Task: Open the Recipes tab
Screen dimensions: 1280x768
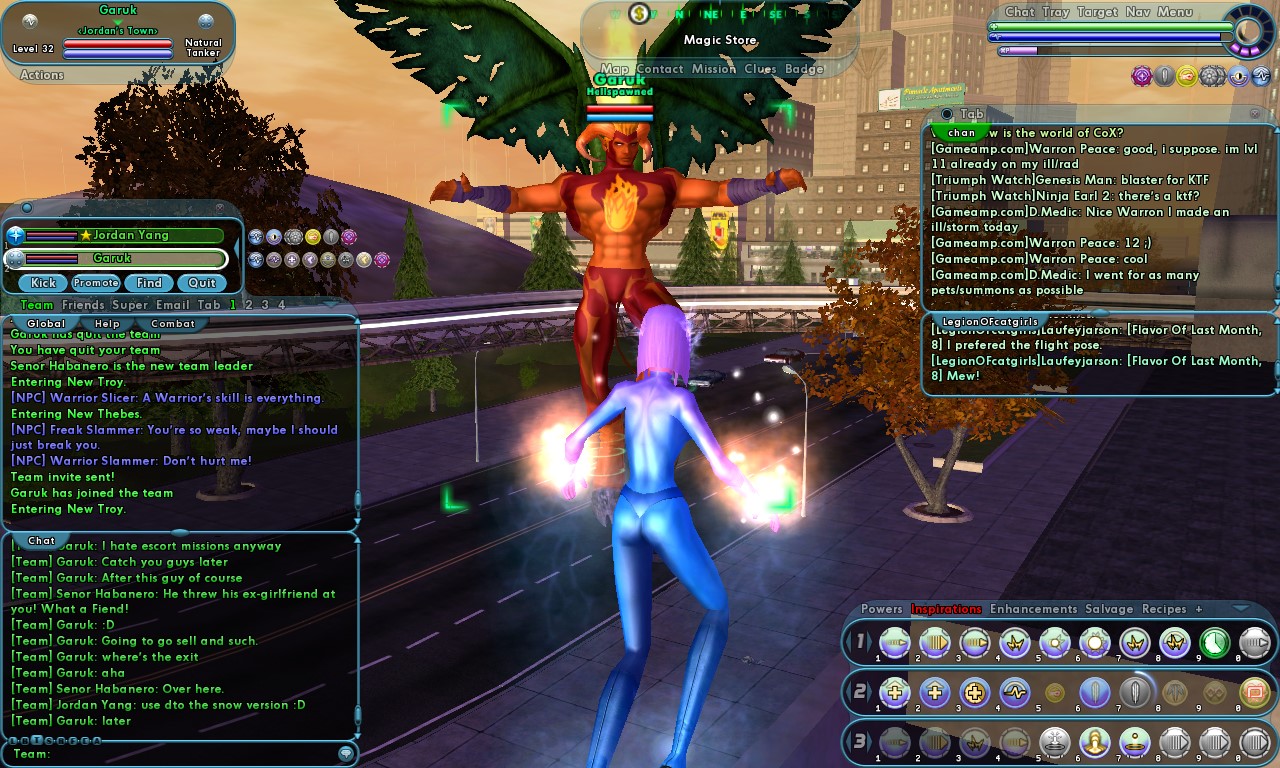Action: click(1164, 609)
